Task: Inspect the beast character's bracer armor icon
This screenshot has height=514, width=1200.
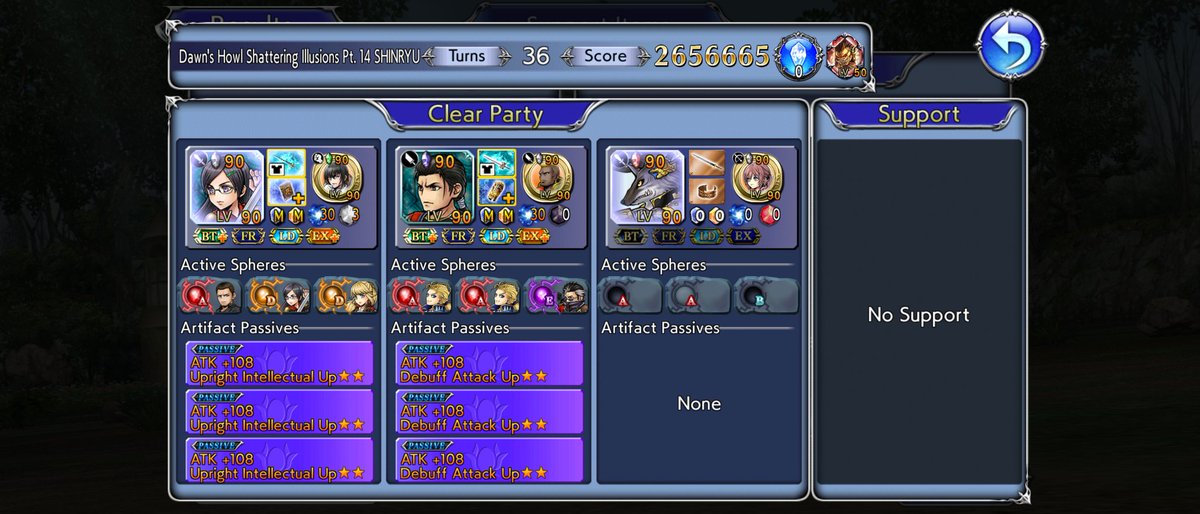Action: pos(705,191)
